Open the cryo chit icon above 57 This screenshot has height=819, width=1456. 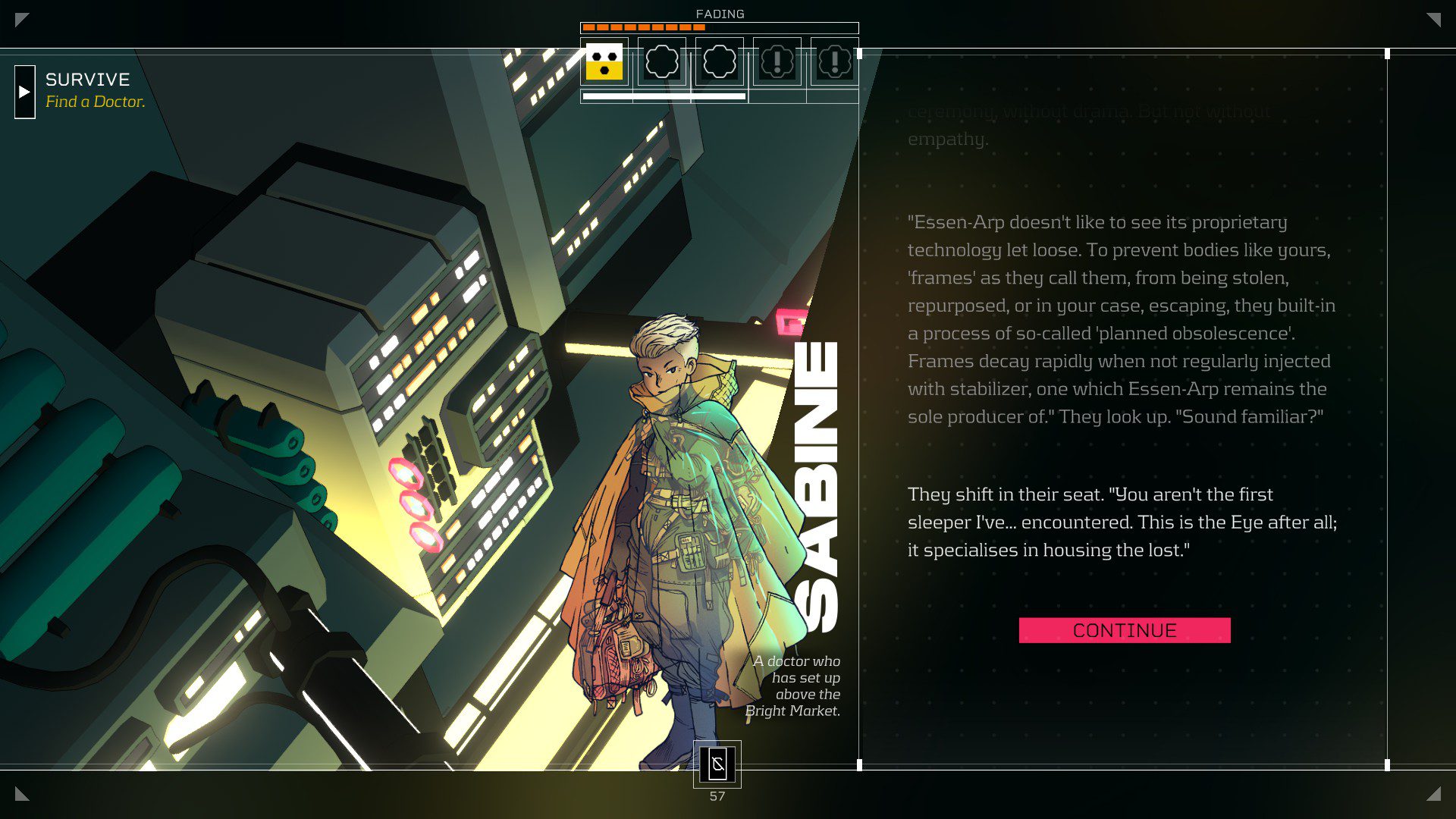point(717,764)
